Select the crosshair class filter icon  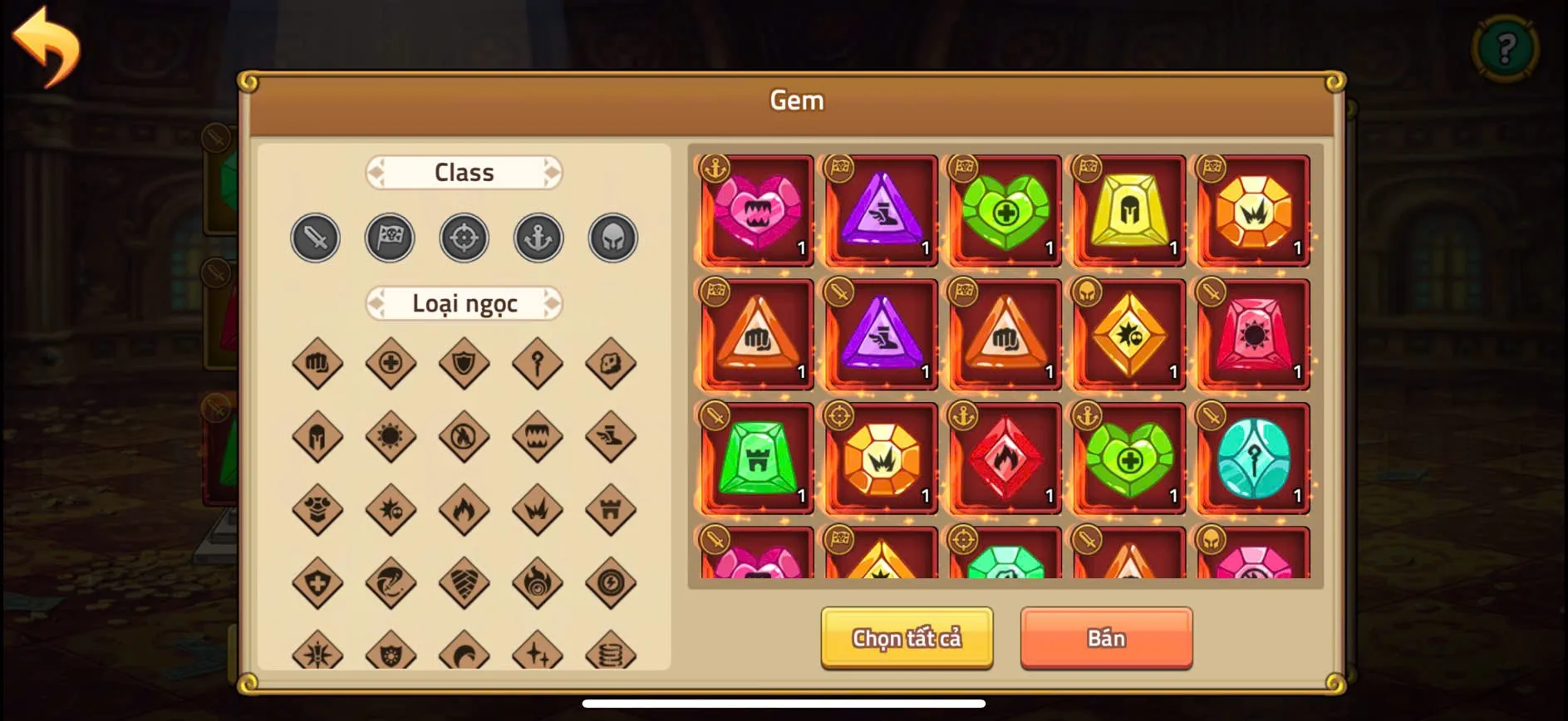[x=464, y=237]
